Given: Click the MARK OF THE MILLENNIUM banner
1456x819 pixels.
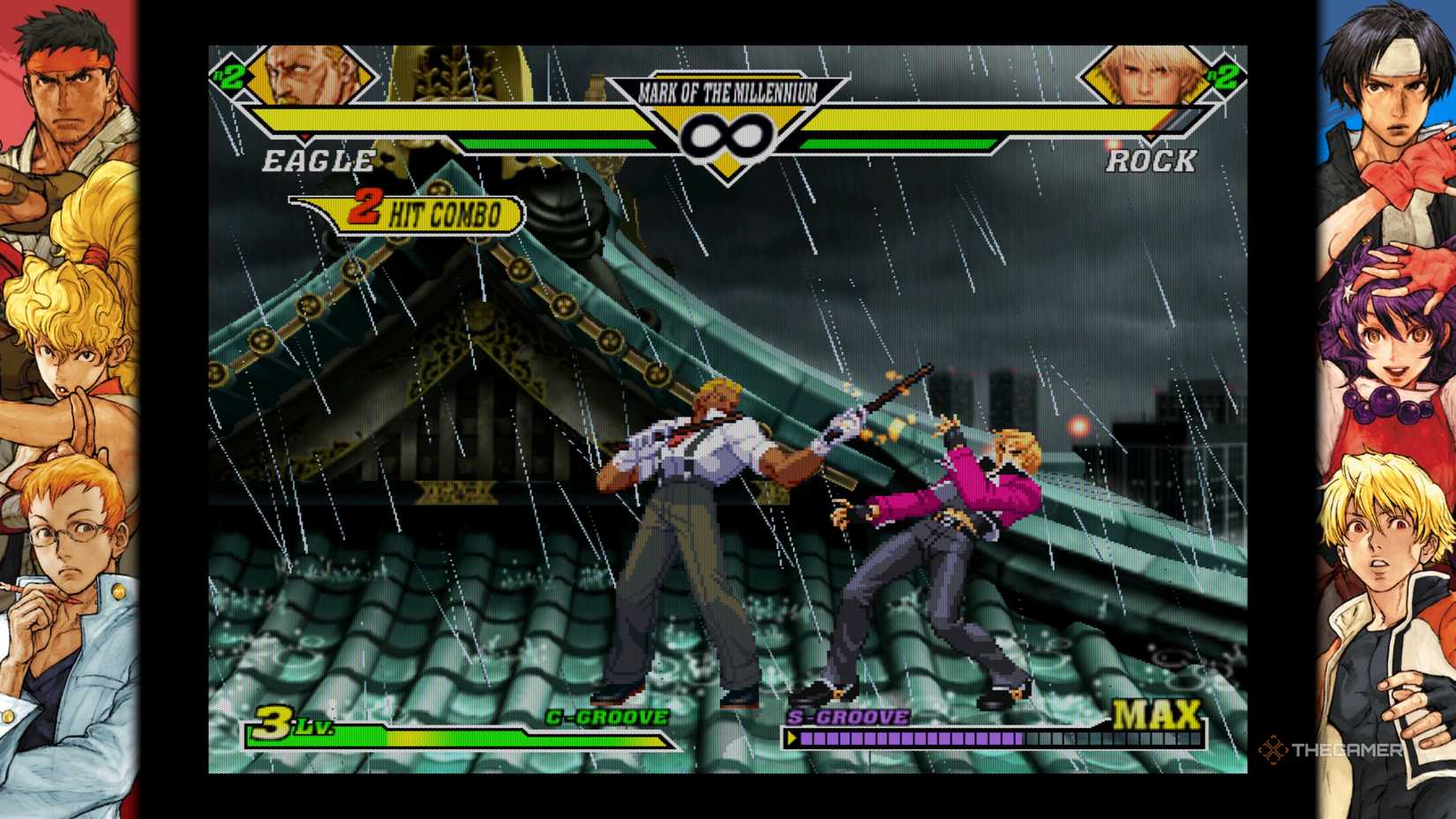Looking at the screenshot, I should click(729, 89).
